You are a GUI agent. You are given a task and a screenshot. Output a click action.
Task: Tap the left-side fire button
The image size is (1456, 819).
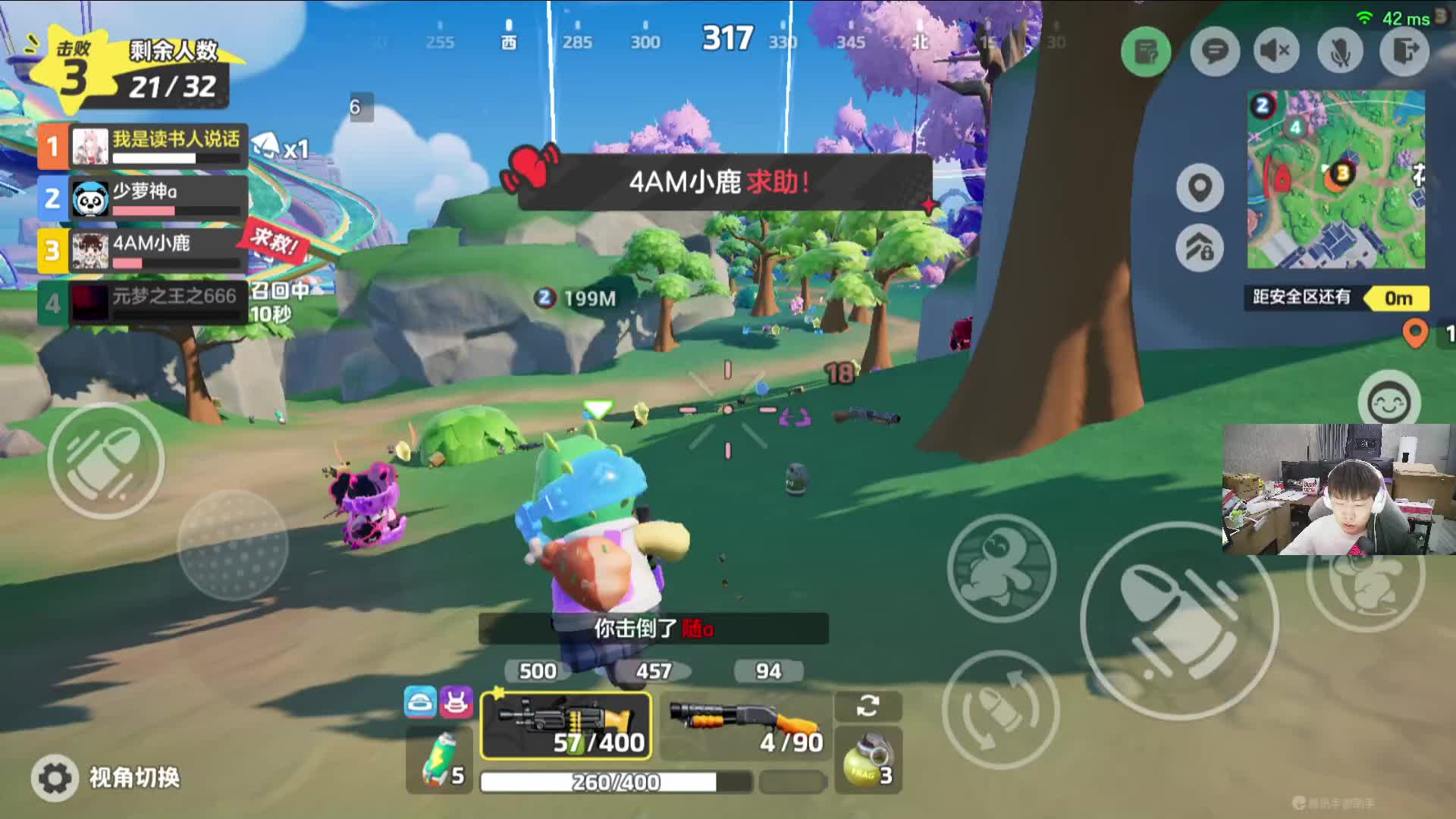105,461
